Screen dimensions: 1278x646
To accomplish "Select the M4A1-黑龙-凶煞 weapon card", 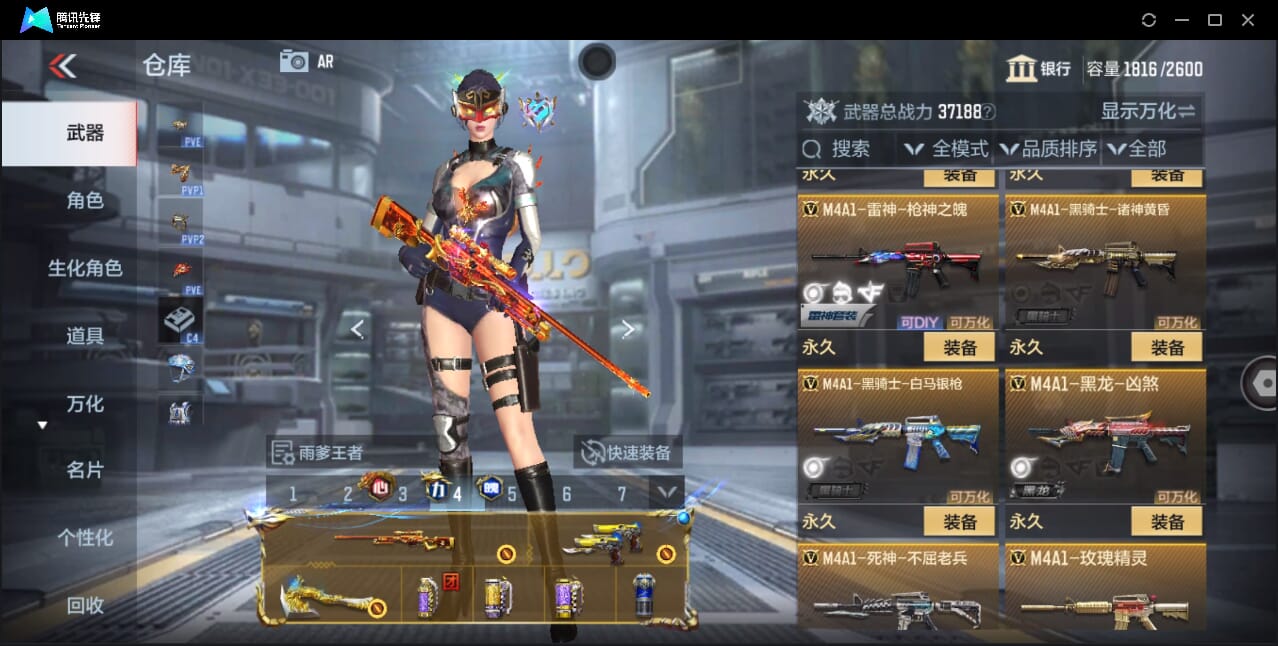I will pyautogui.click(x=1105, y=437).
